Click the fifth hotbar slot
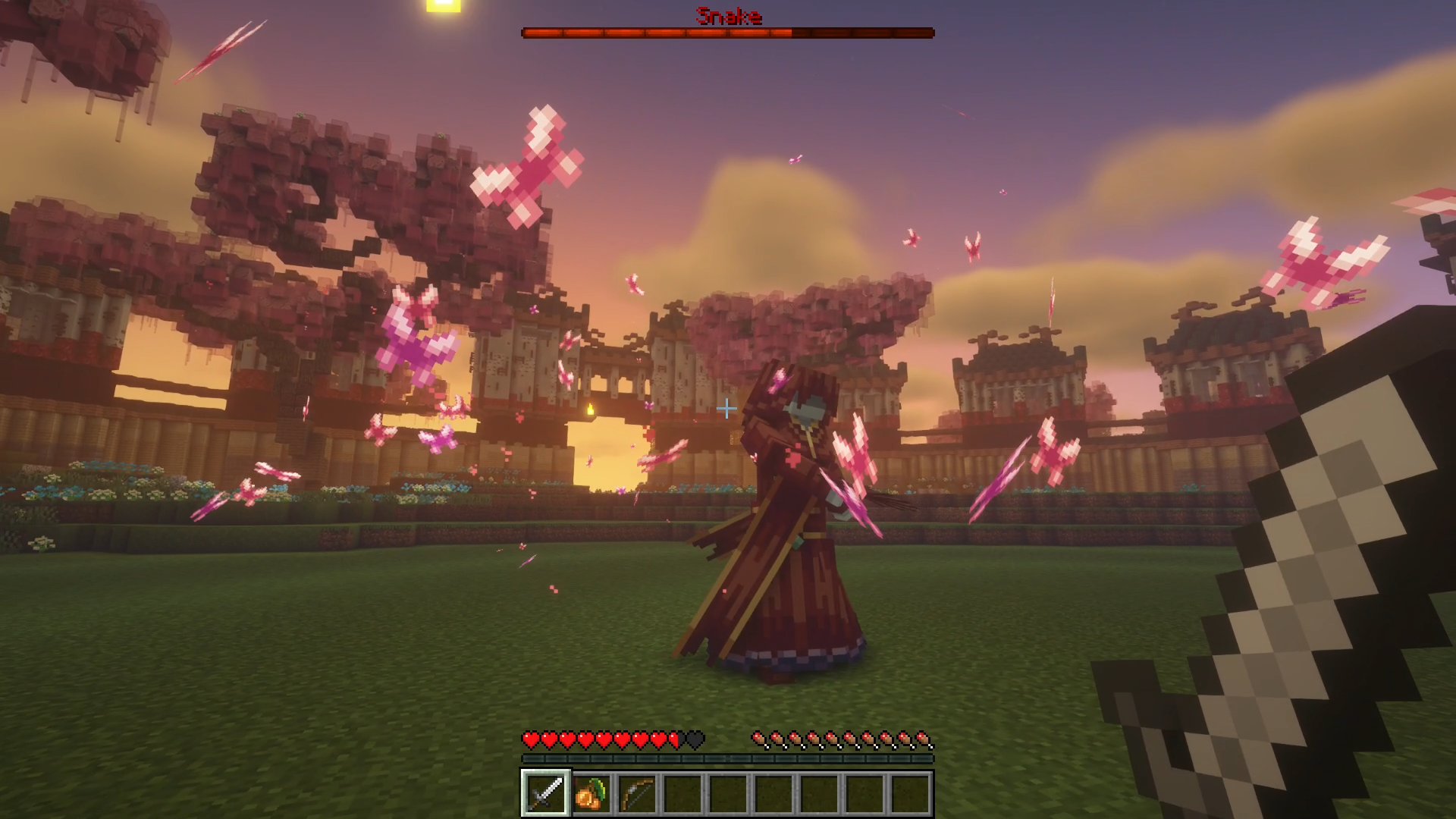This screenshot has height=819, width=1456. click(730, 797)
